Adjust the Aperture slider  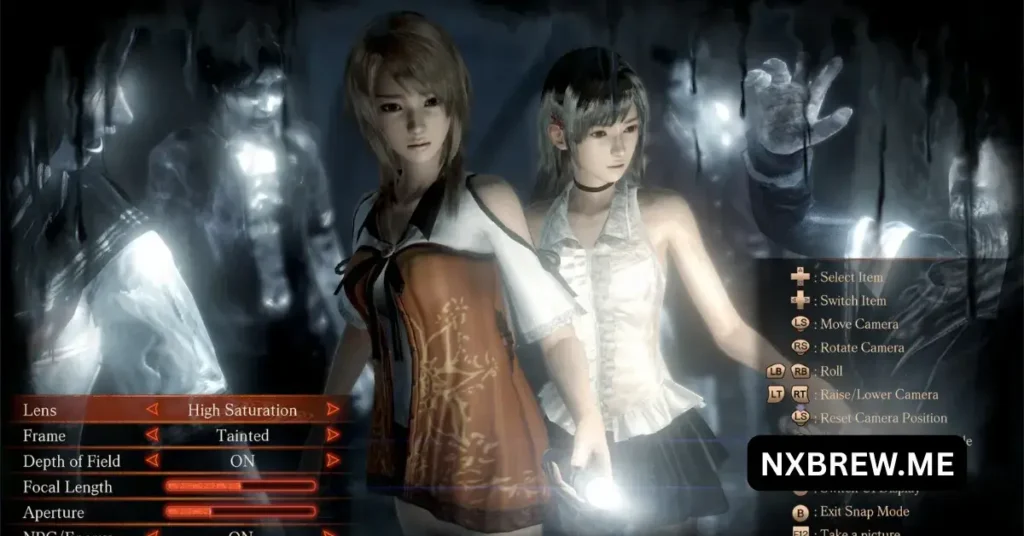point(241,512)
